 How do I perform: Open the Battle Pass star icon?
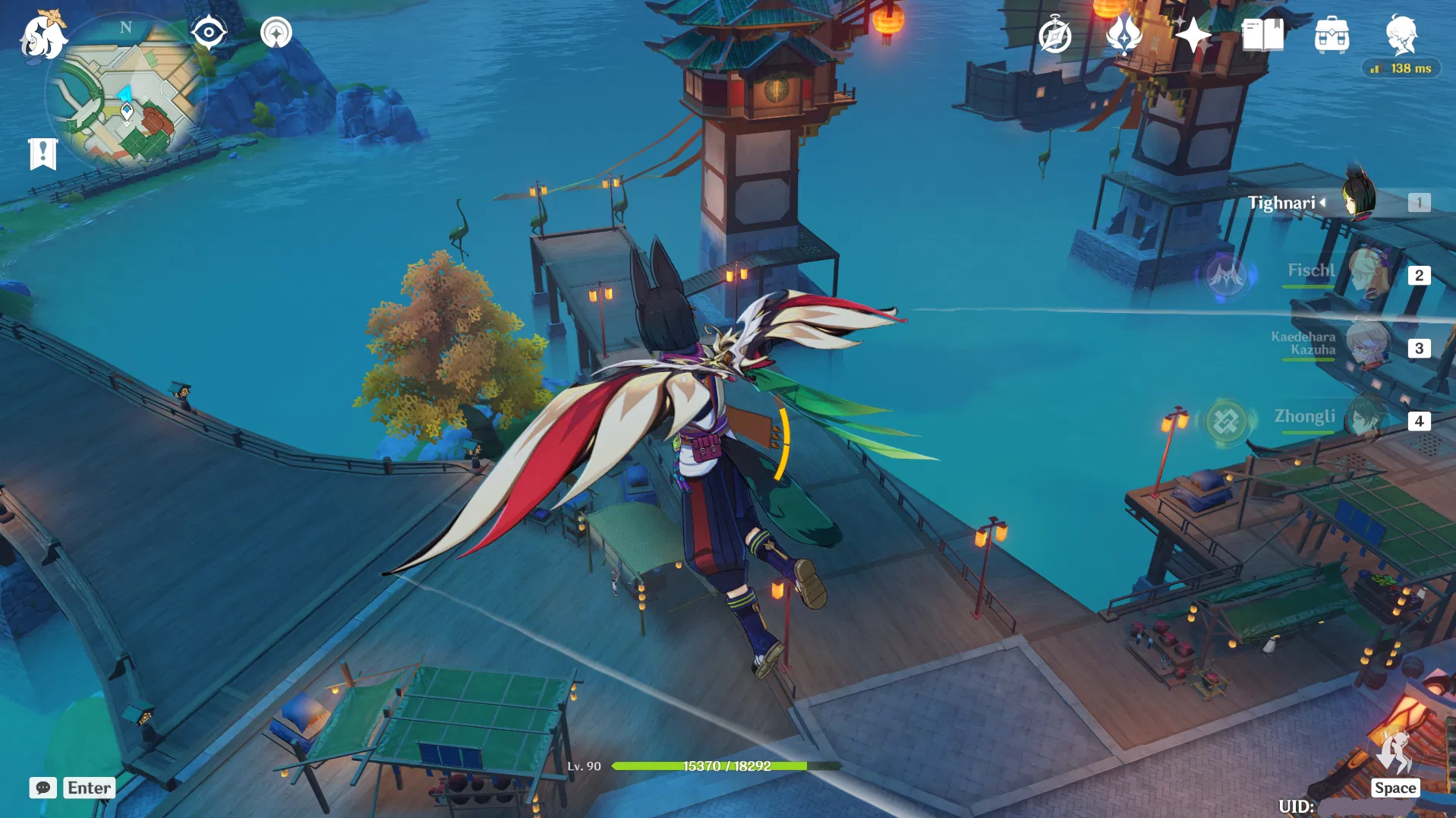(x=1193, y=35)
